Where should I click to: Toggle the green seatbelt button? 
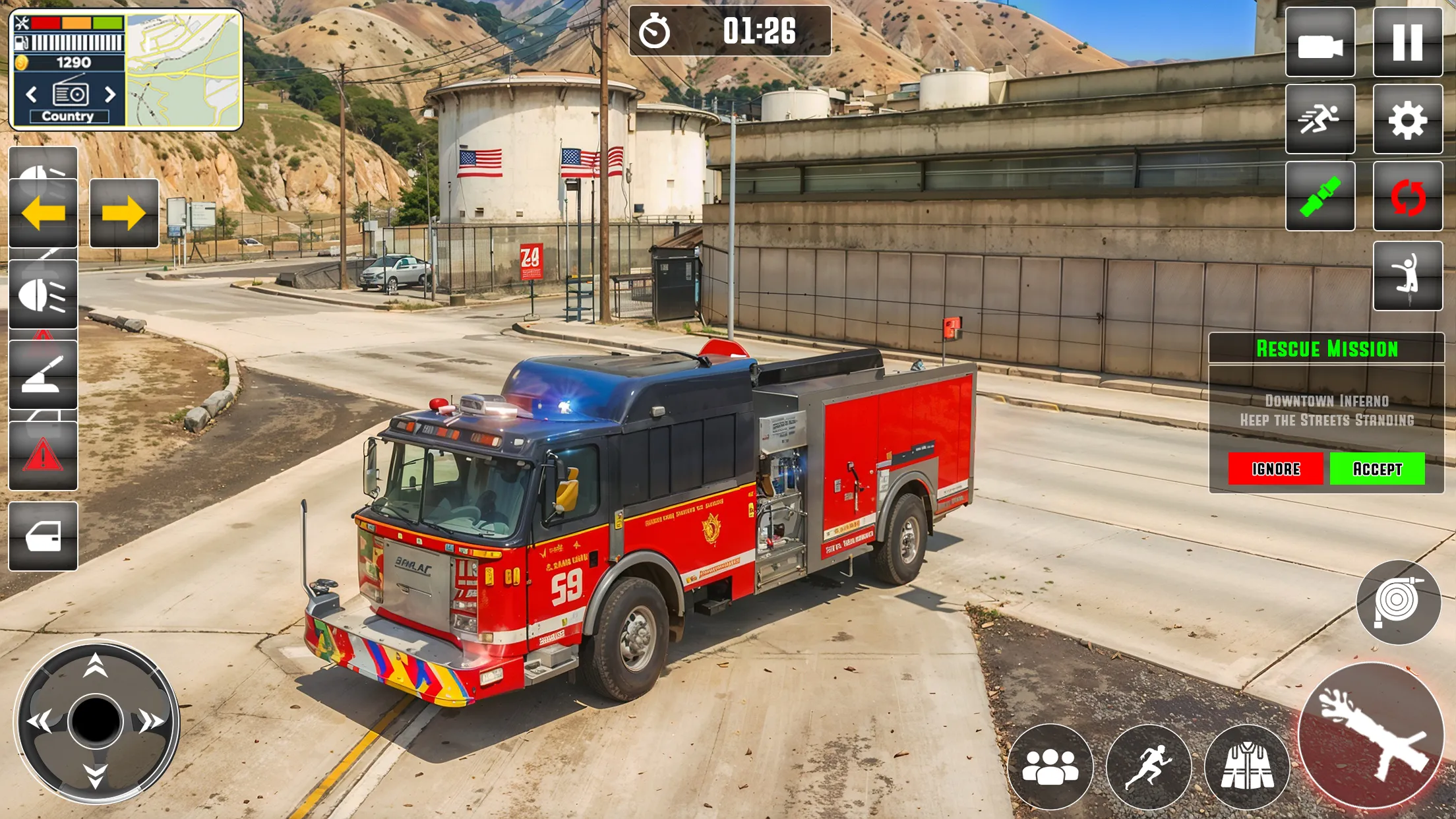[x=1319, y=197]
